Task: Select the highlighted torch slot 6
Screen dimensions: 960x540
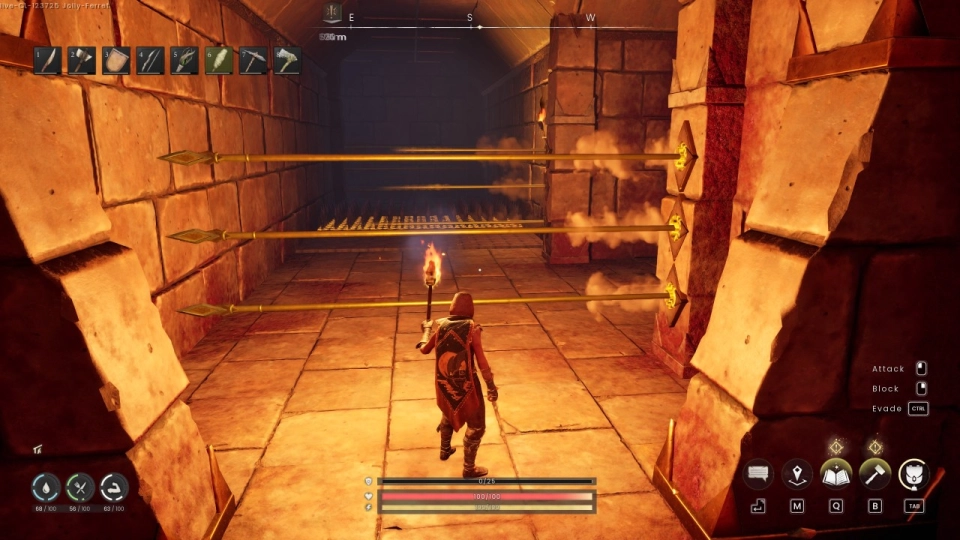Action: pyautogui.click(x=219, y=60)
